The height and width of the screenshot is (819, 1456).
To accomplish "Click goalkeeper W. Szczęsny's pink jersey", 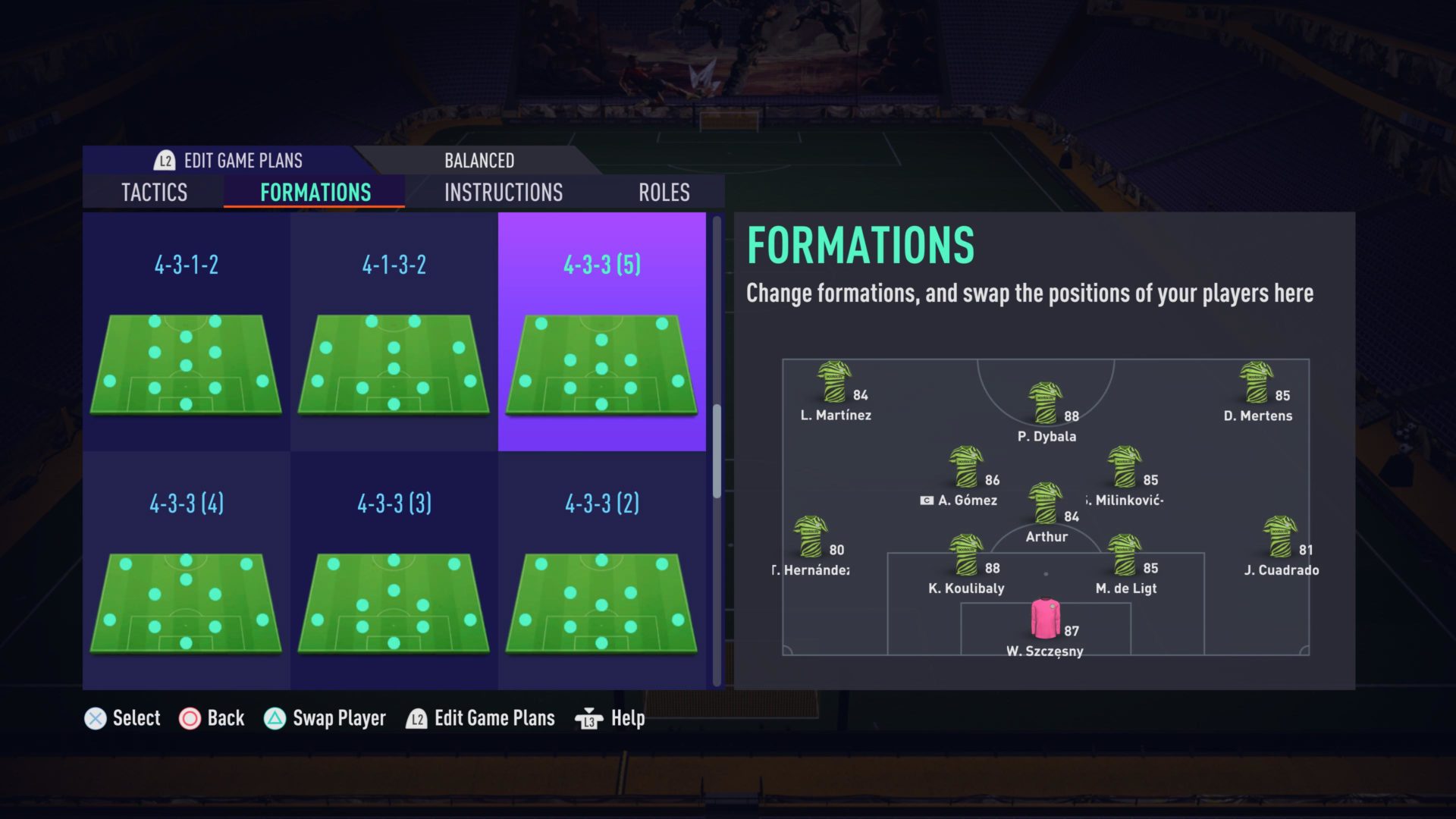I will tap(1046, 620).
